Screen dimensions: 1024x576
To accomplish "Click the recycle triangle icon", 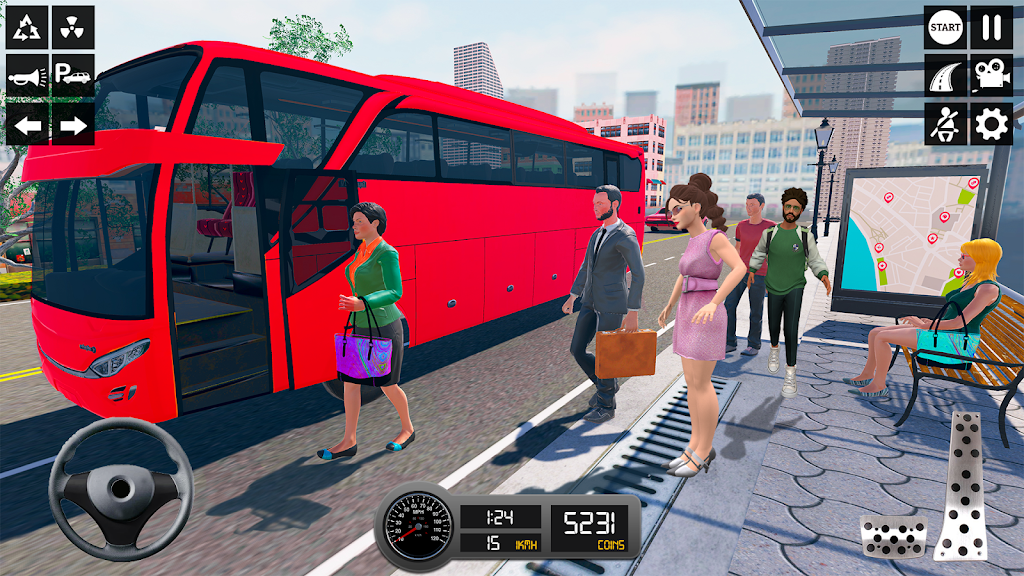I will click(x=27, y=27).
